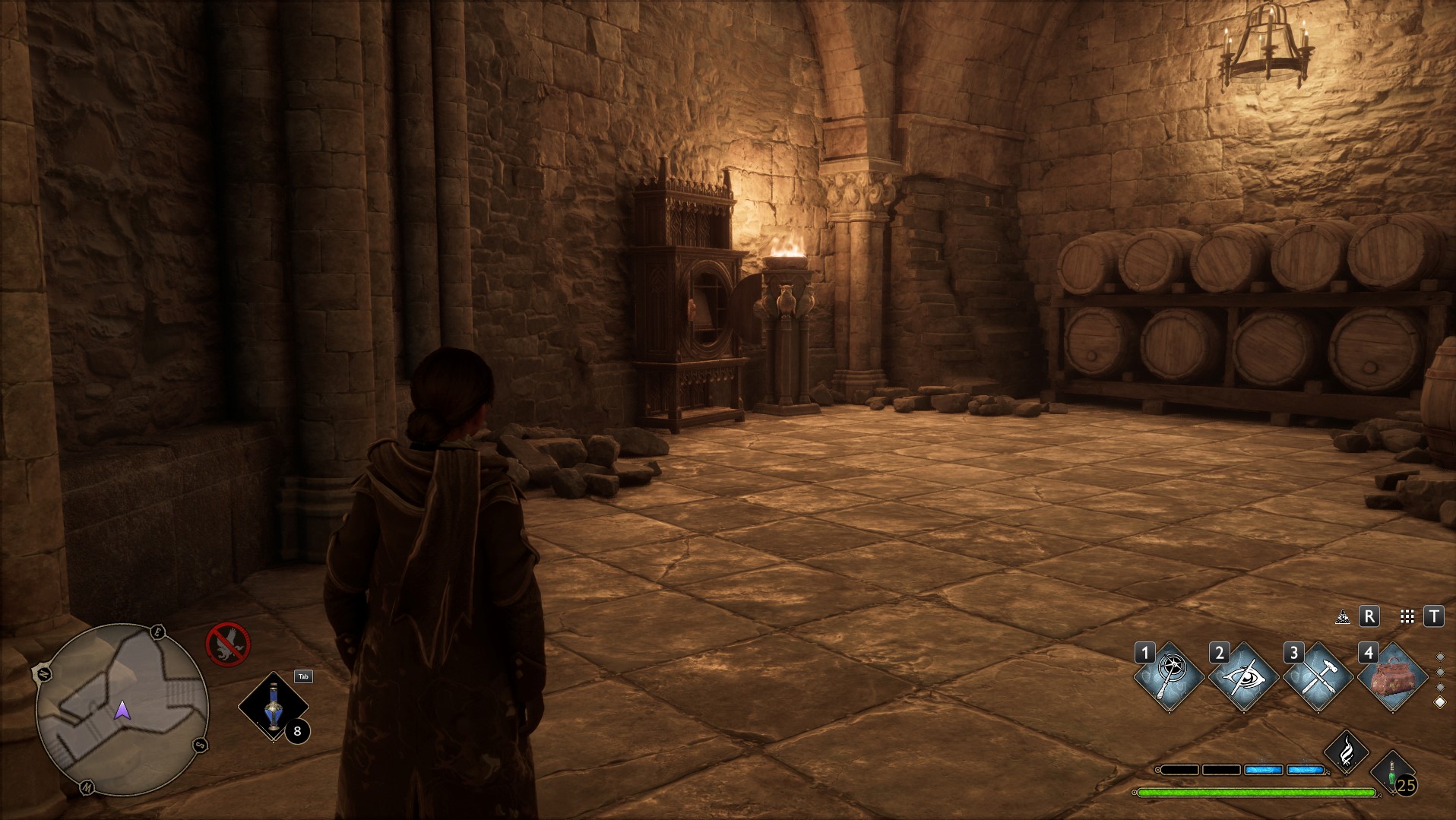Screen dimensions: 1456x820
Task: Activate the crossed-out eye spell in slot 2
Action: coord(1243,676)
